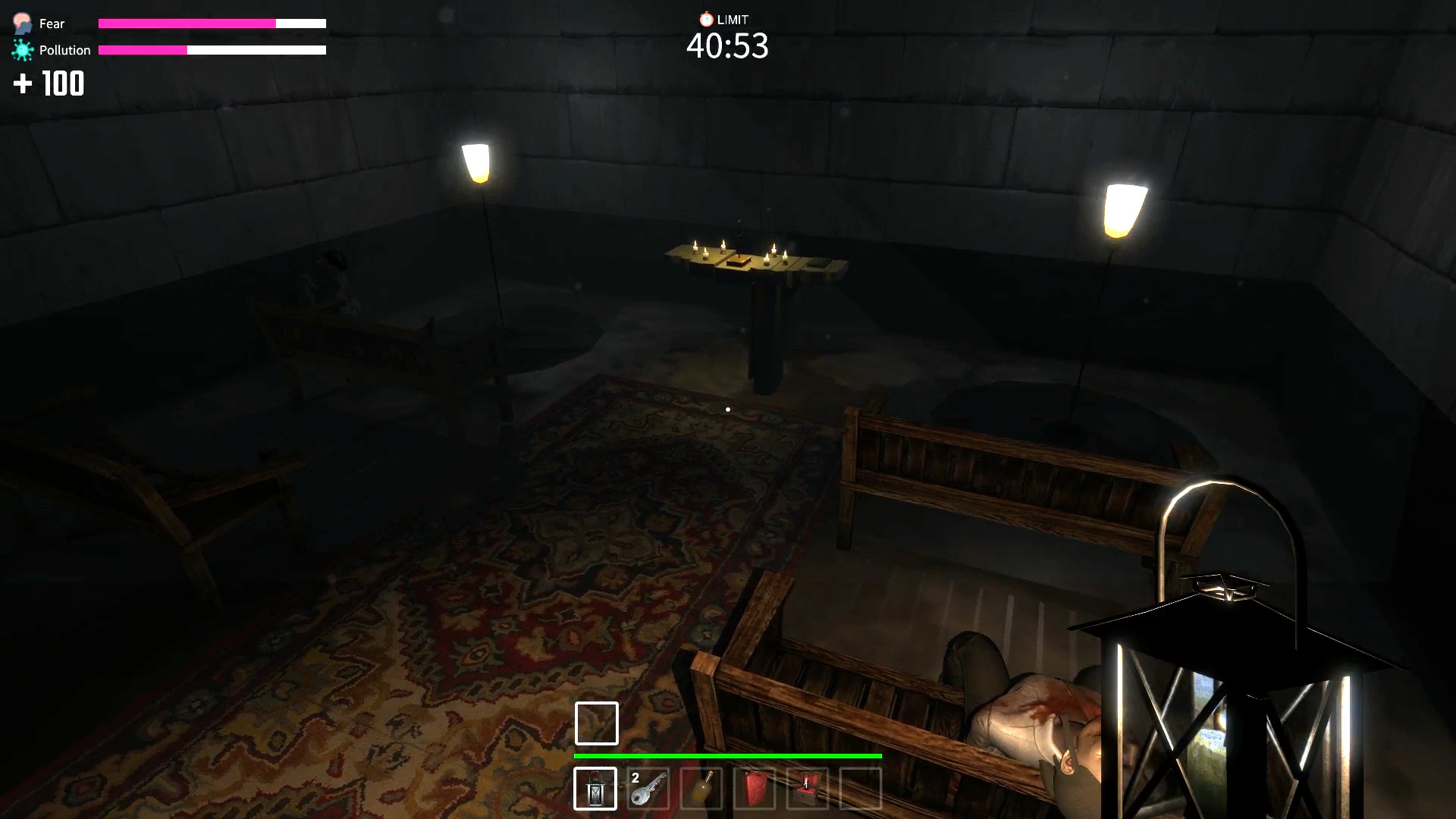Click the stopwatch icon next to LIMIT

[x=706, y=19]
